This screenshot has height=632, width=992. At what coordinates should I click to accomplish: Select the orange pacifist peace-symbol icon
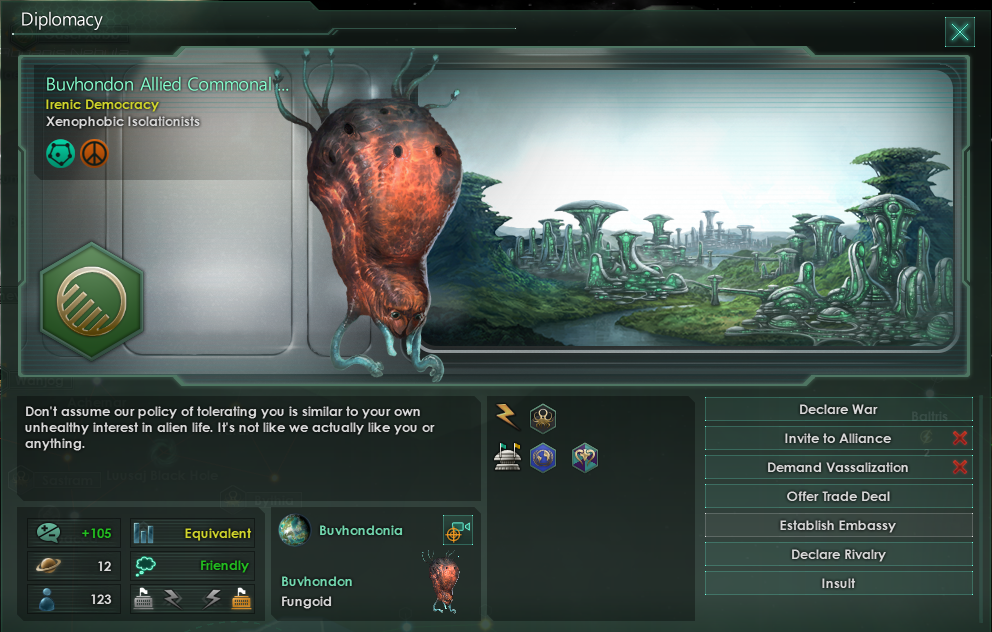pyautogui.click(x=94, y=153)
